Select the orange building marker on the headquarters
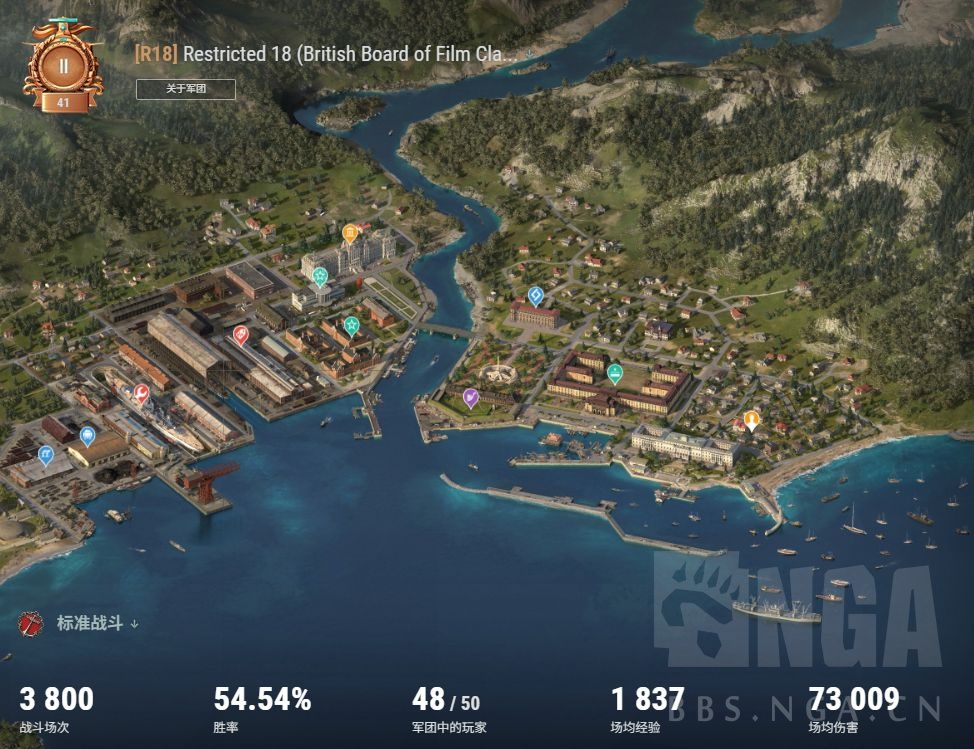This screenshot has width=974, height=749. pos(350,233)
